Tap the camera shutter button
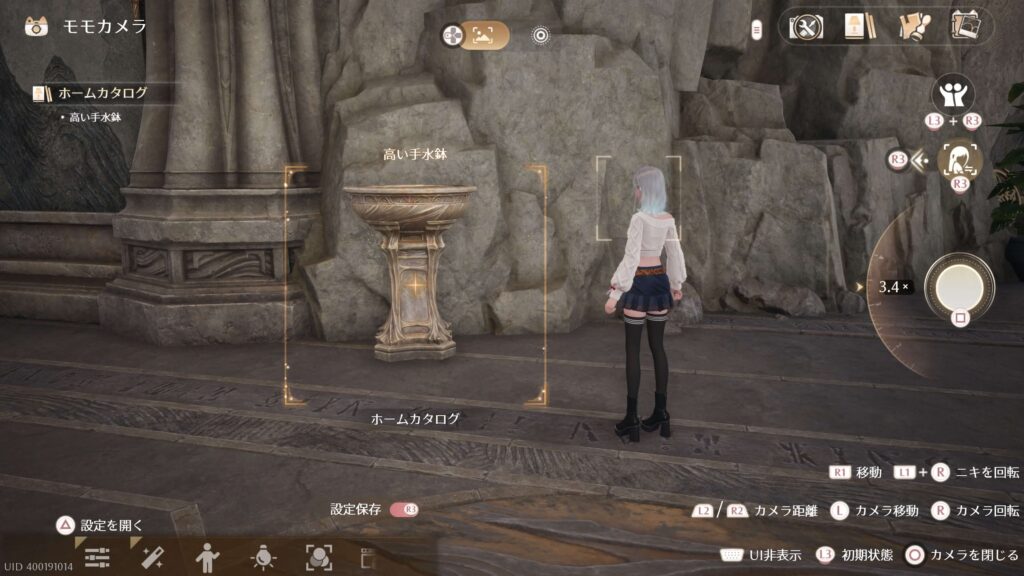 959,286
